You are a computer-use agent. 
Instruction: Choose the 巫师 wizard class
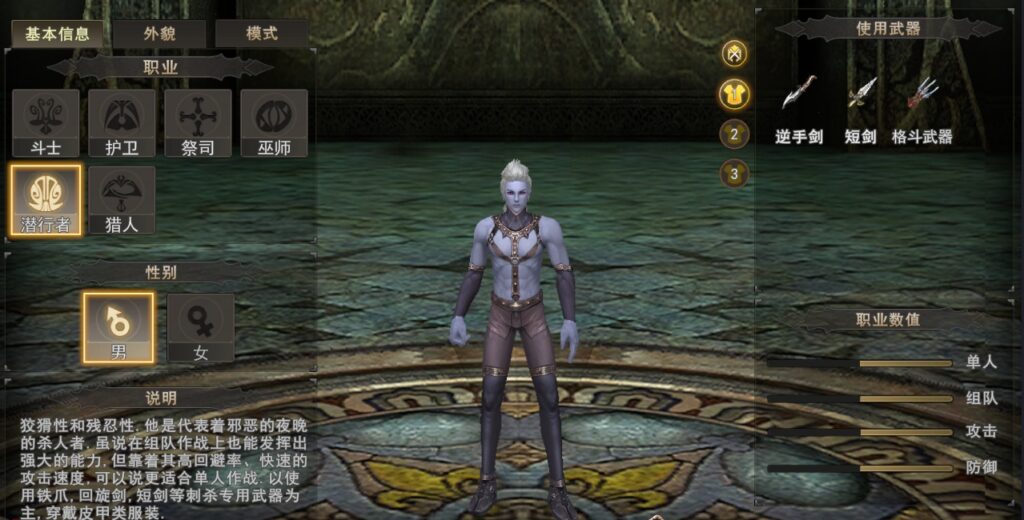pos(274,122)
